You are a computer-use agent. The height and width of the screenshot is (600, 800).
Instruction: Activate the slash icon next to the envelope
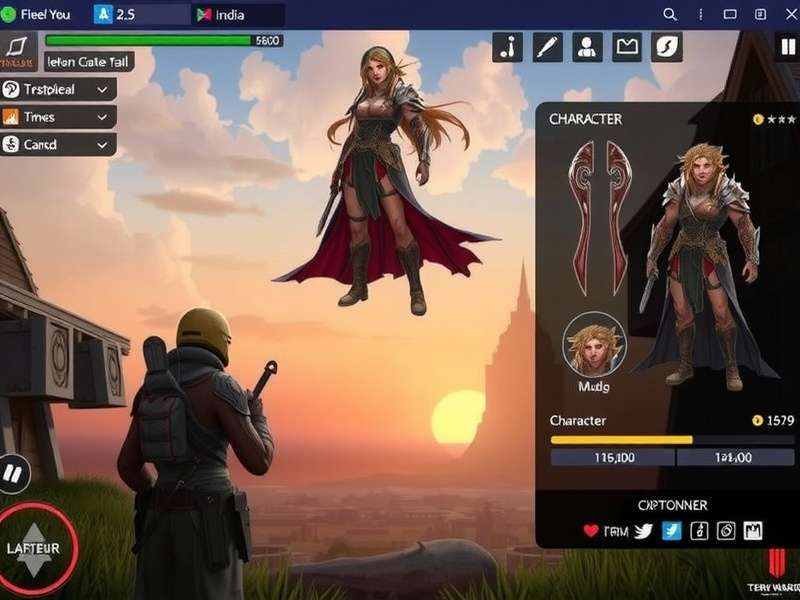(667, 47)
